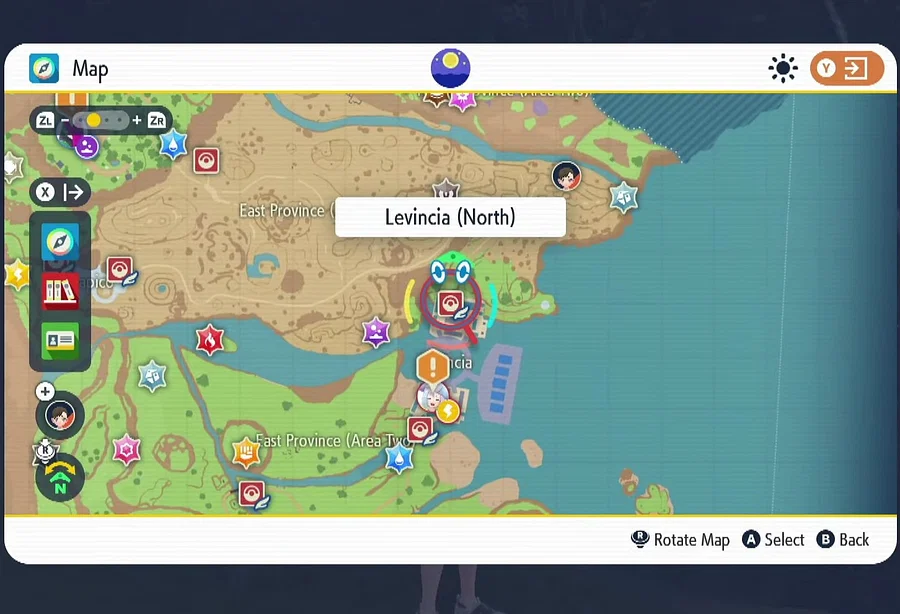The height and width of the screenshot is (614, 900).
Task: Select the gym leader portrait marker
Action: (431, 399)
